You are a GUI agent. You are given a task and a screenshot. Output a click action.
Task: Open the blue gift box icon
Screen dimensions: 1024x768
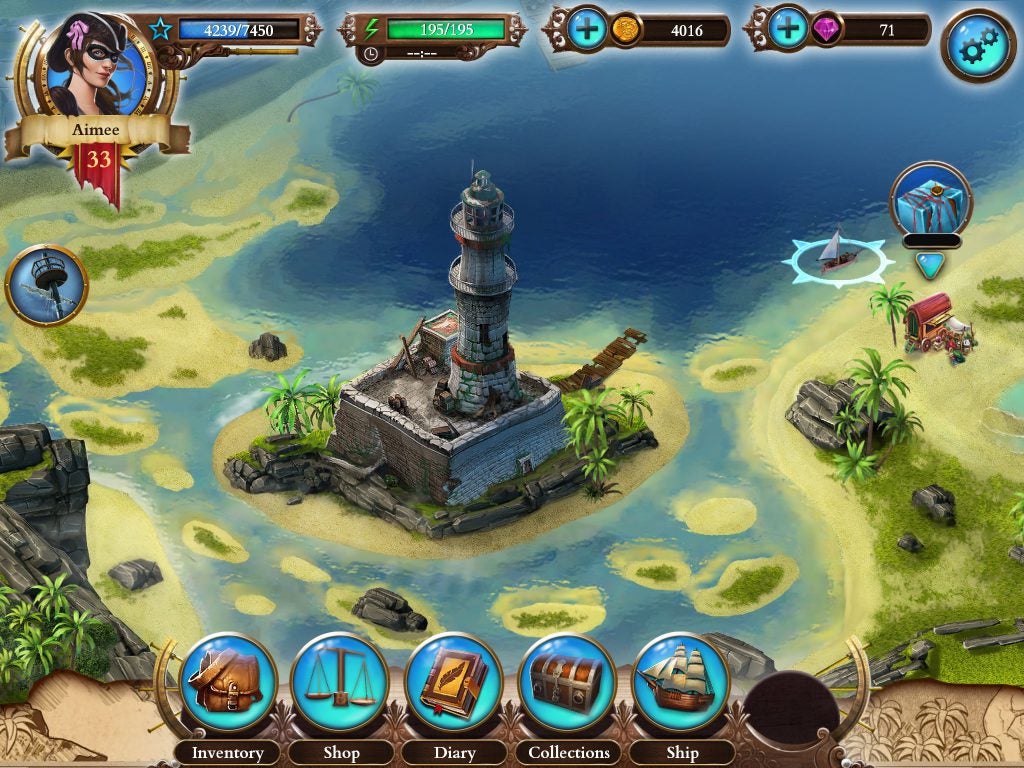pyautogui.click(x=930, y=199)
